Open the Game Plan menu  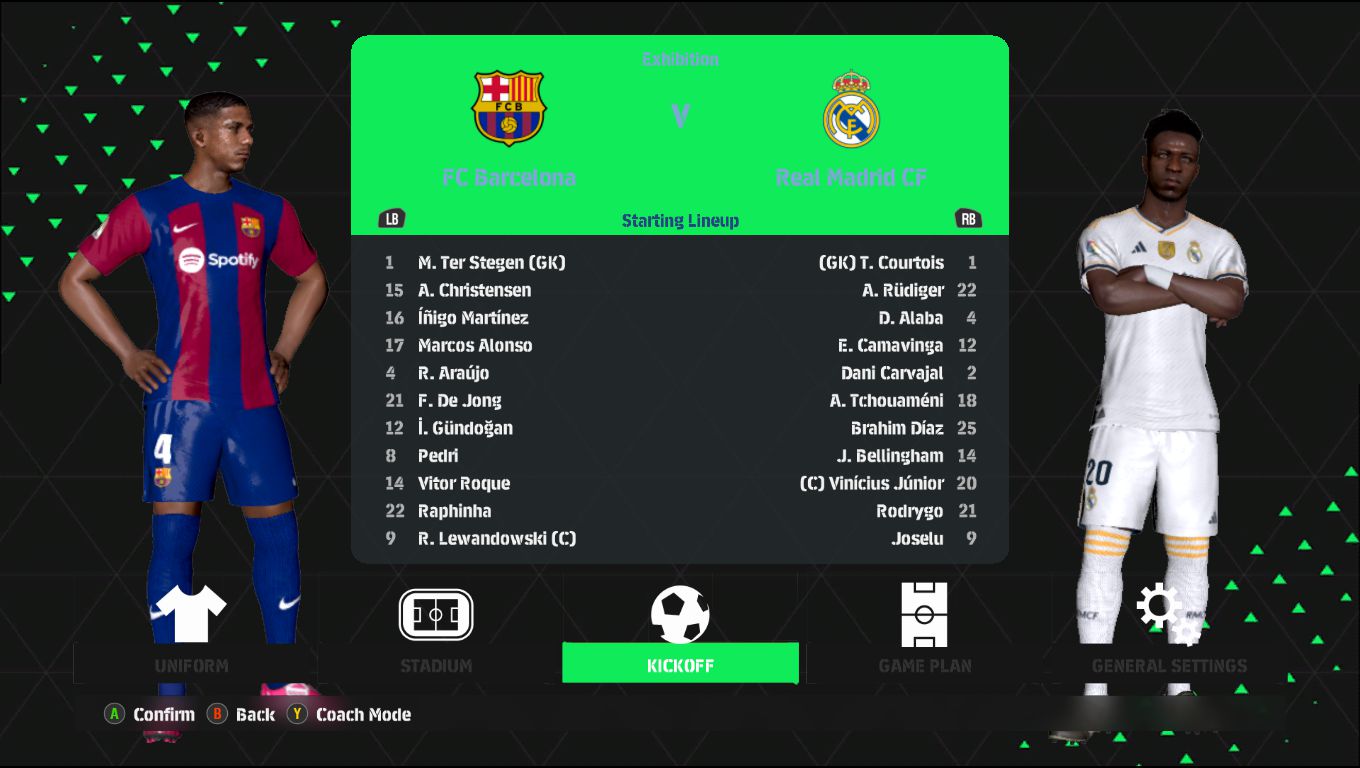pos(924,630)
